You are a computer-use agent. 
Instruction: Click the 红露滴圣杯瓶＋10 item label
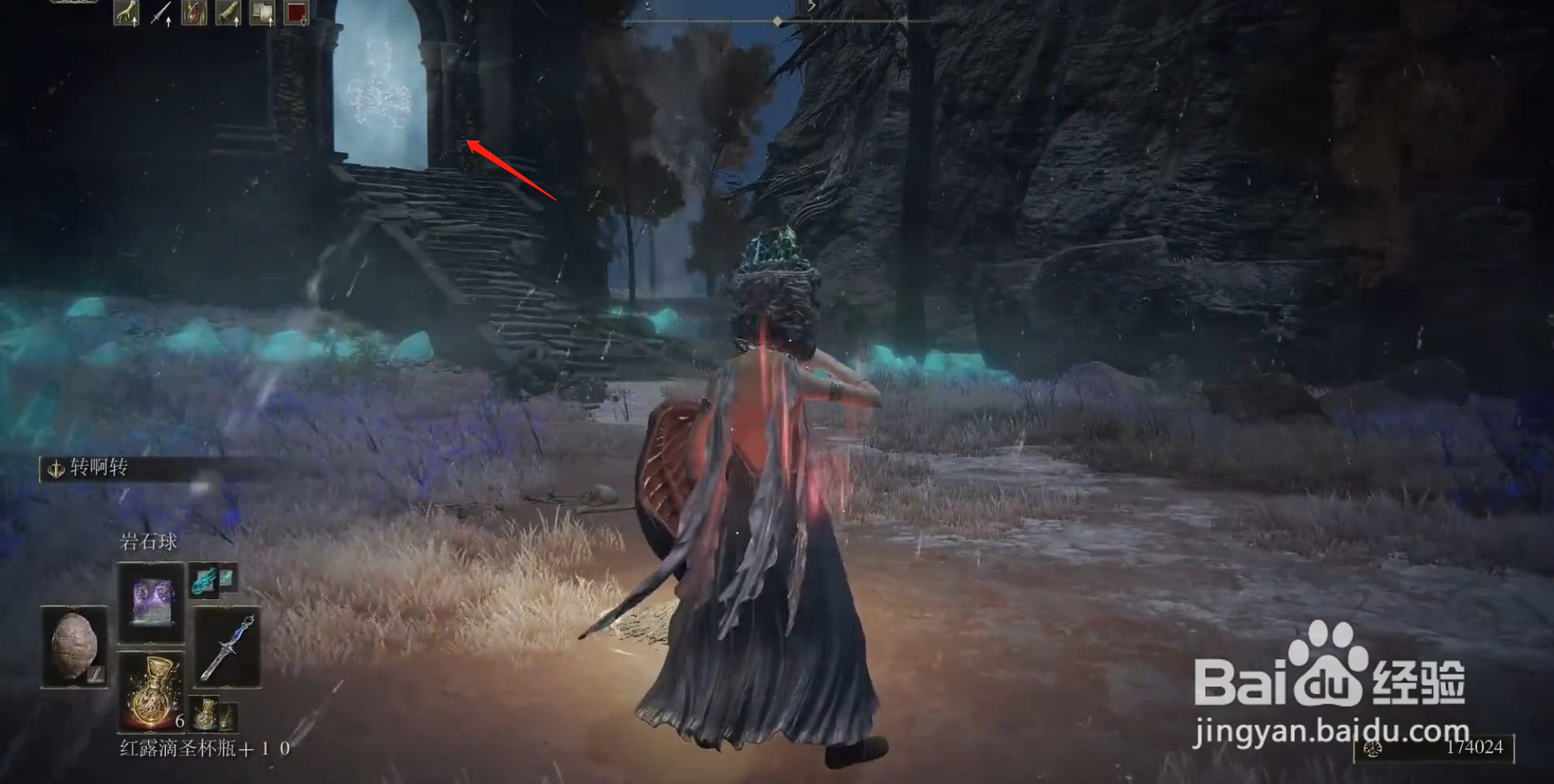point(203,748)
